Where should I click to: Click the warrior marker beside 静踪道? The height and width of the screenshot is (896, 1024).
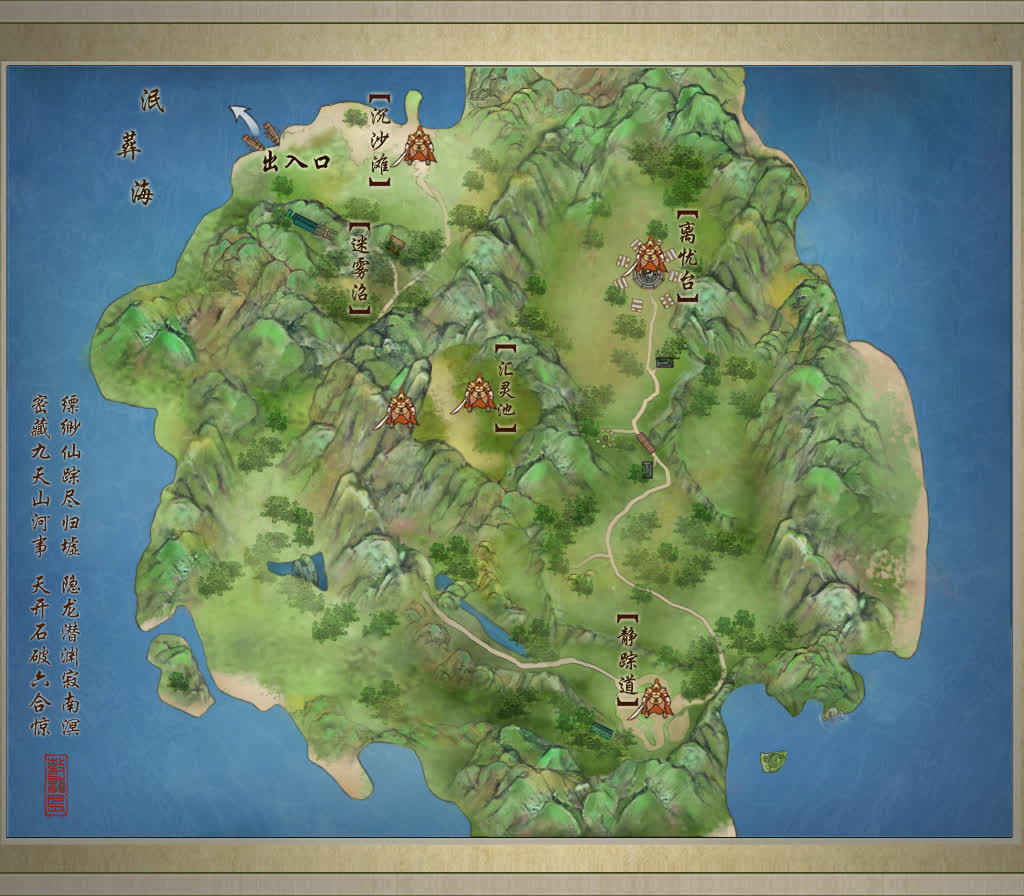coord(655,698)
